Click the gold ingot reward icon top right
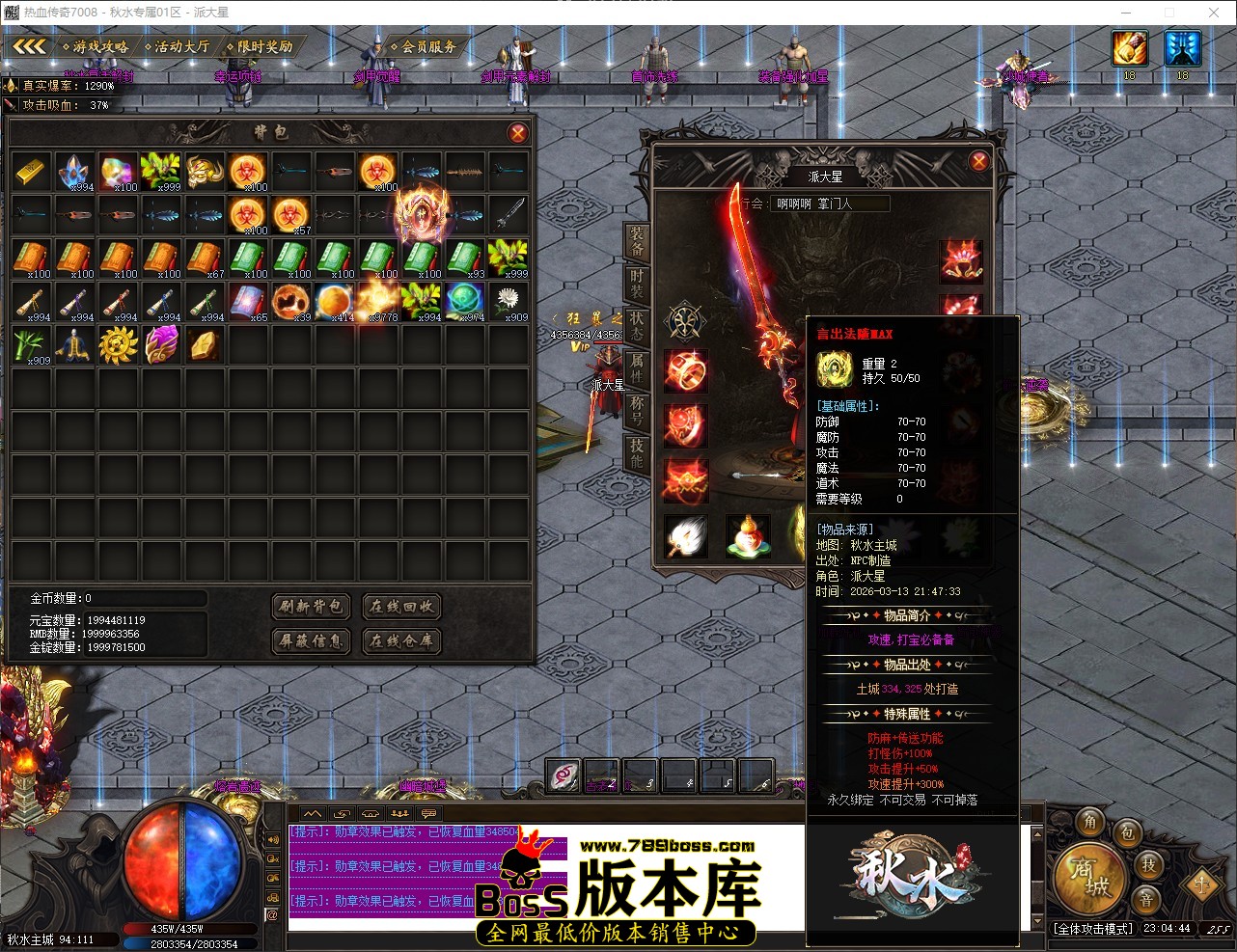This screenshot has width=1237, height=952. (1128, 46)
